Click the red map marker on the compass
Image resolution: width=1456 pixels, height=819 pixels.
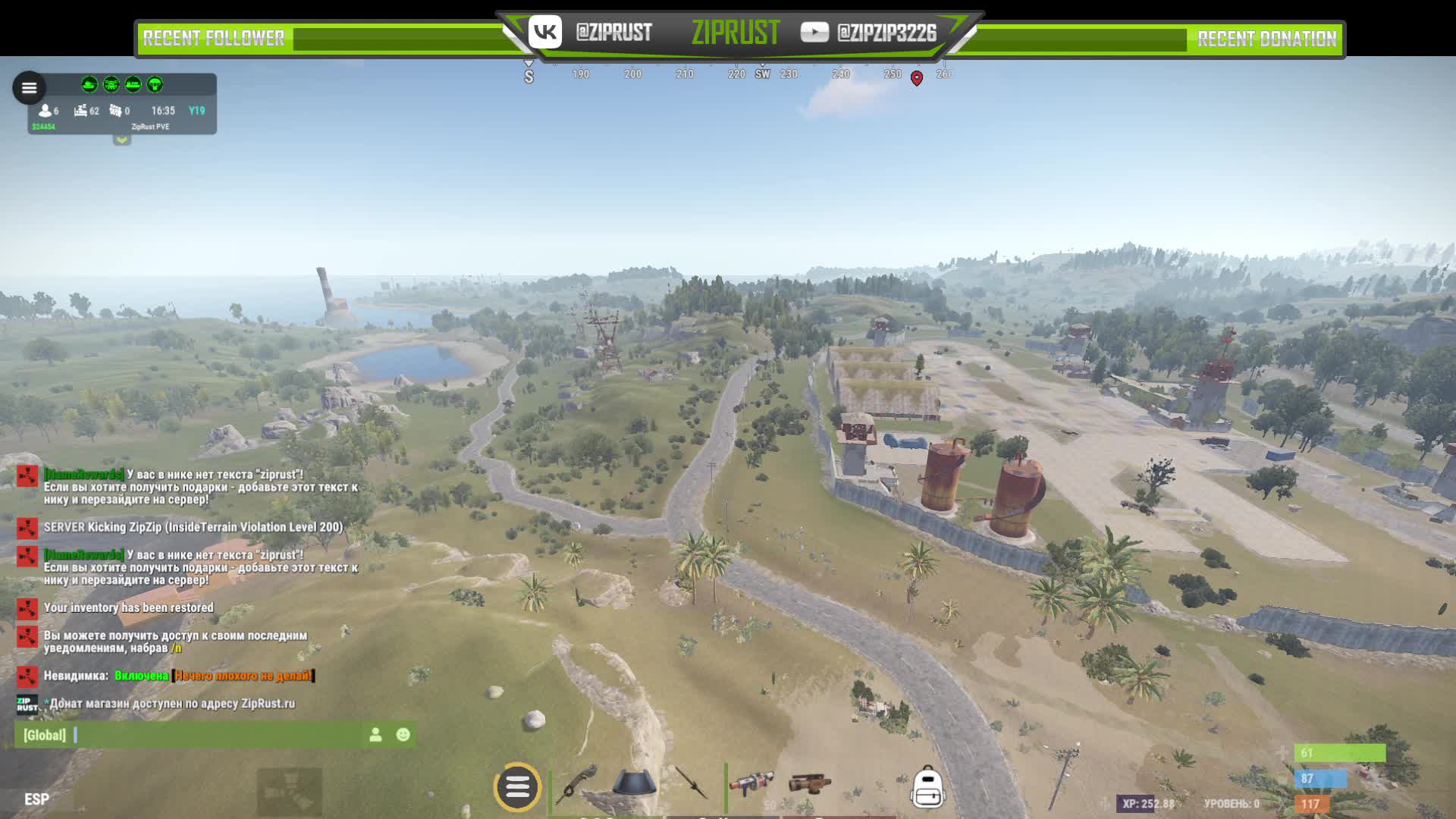pos(917,78)
